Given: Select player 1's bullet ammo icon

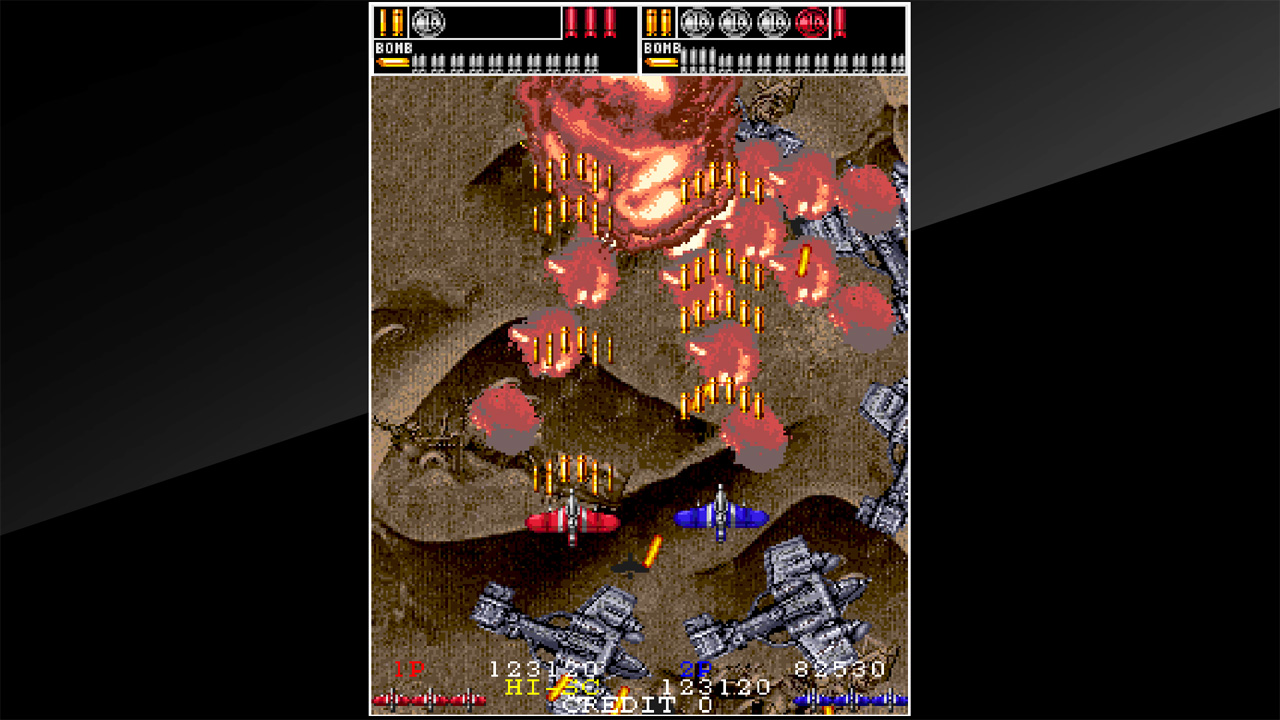Looking at the screenshot, I should [x=391, y=21].
